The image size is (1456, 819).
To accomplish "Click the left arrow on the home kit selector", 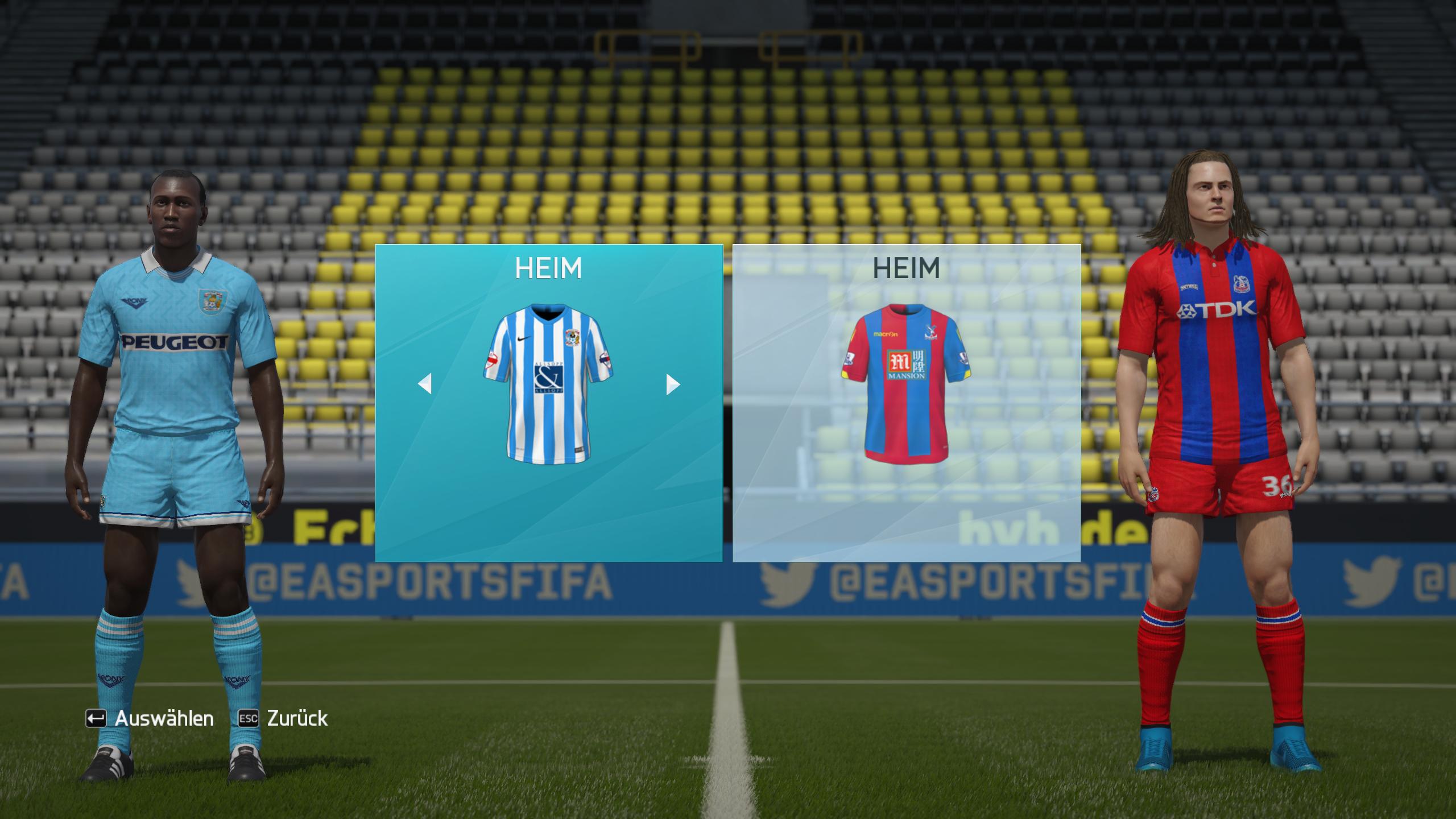I will (425, 384).
